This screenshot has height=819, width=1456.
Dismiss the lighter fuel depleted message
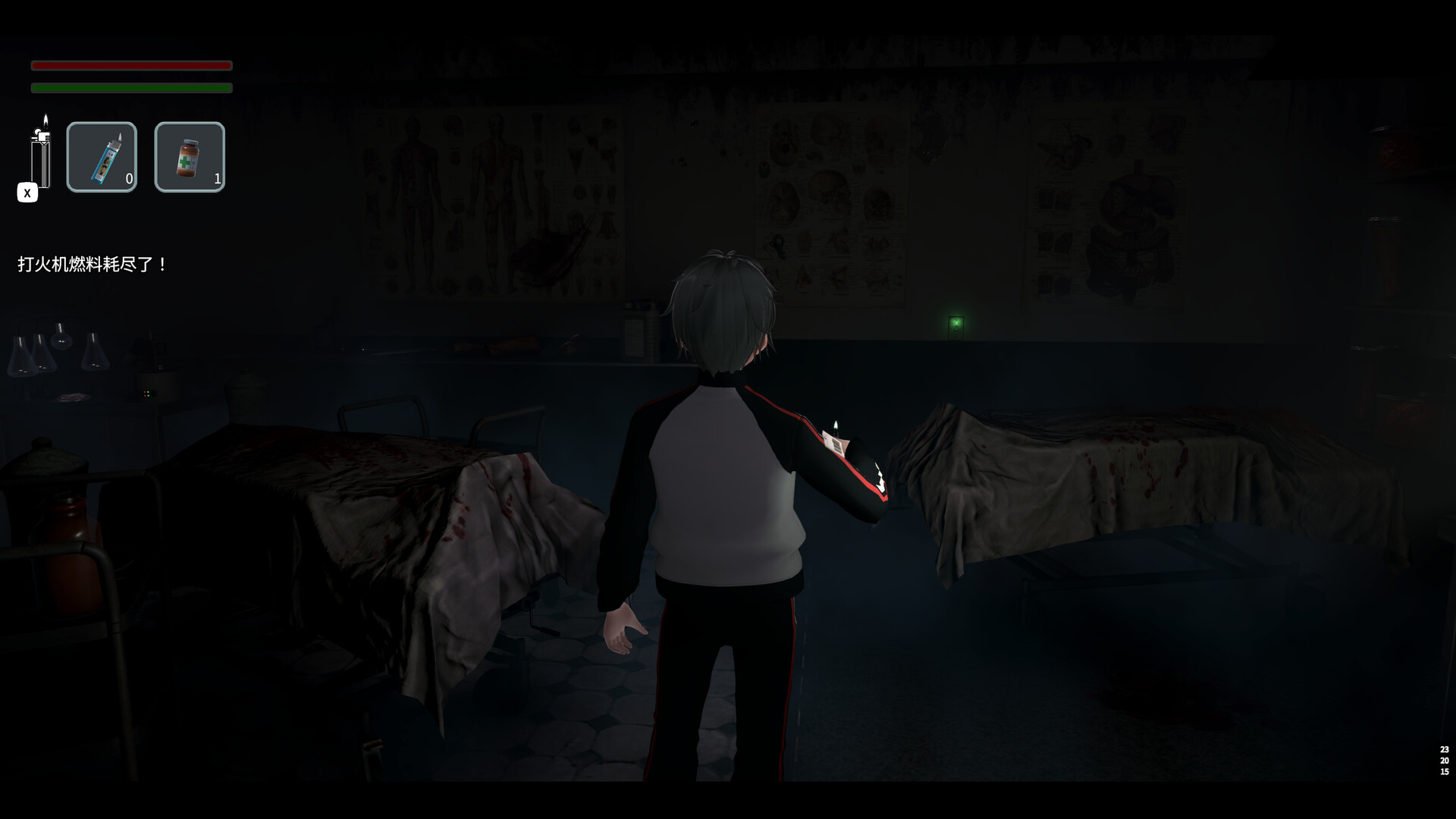(x=91, y=265)
